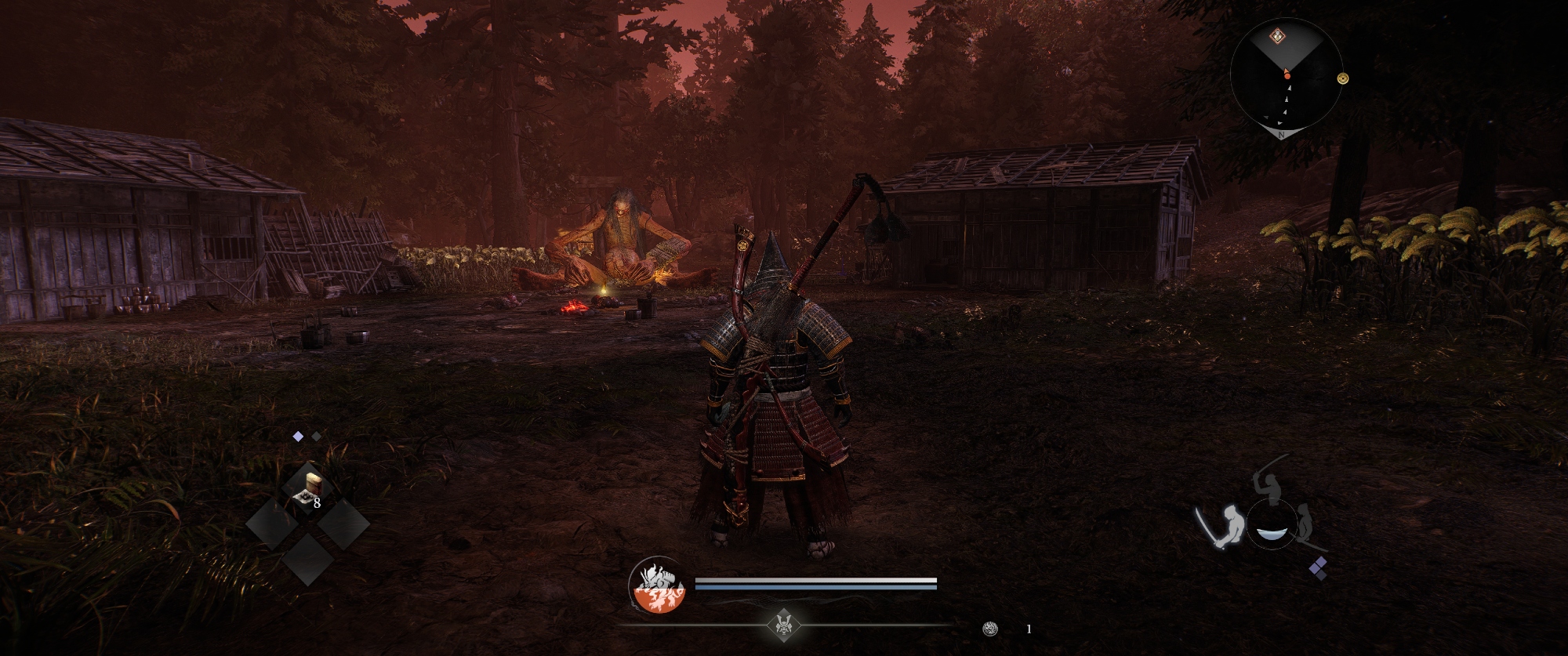
Task: Click the purple diamond cluster icon
Action: tap(1318, 568)
